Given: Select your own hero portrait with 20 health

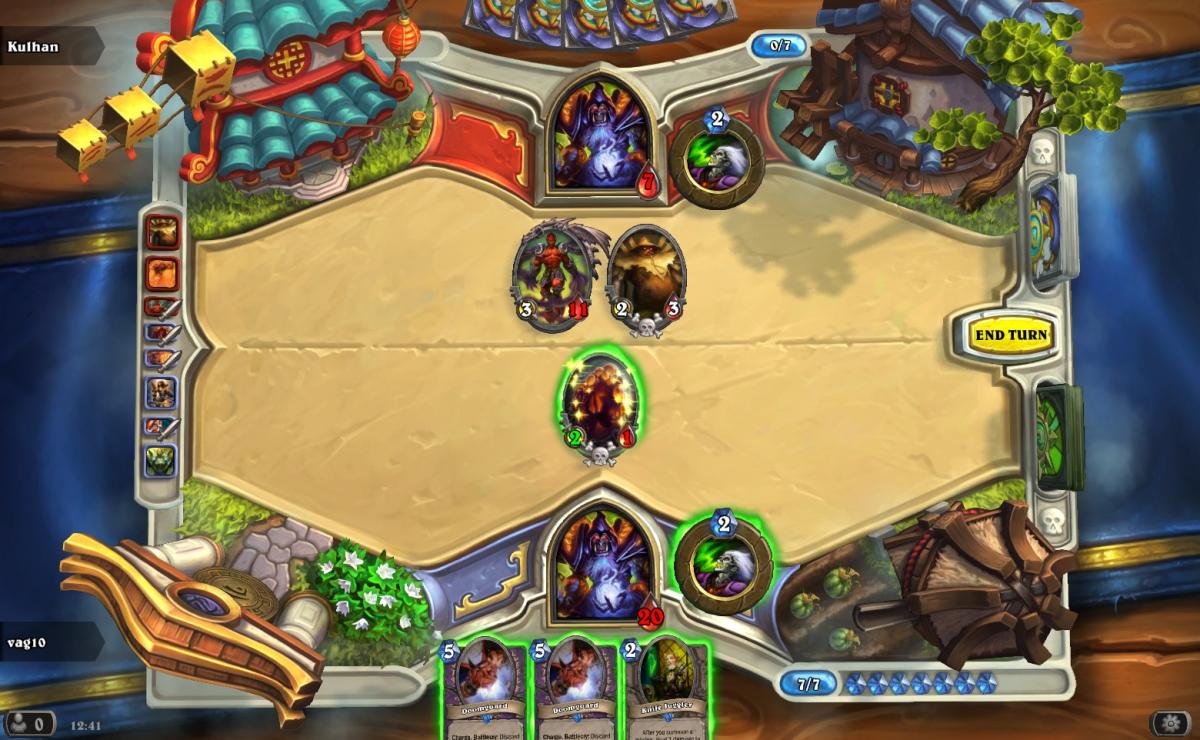Looking at the screenshot, I should (x=601, y=563).
